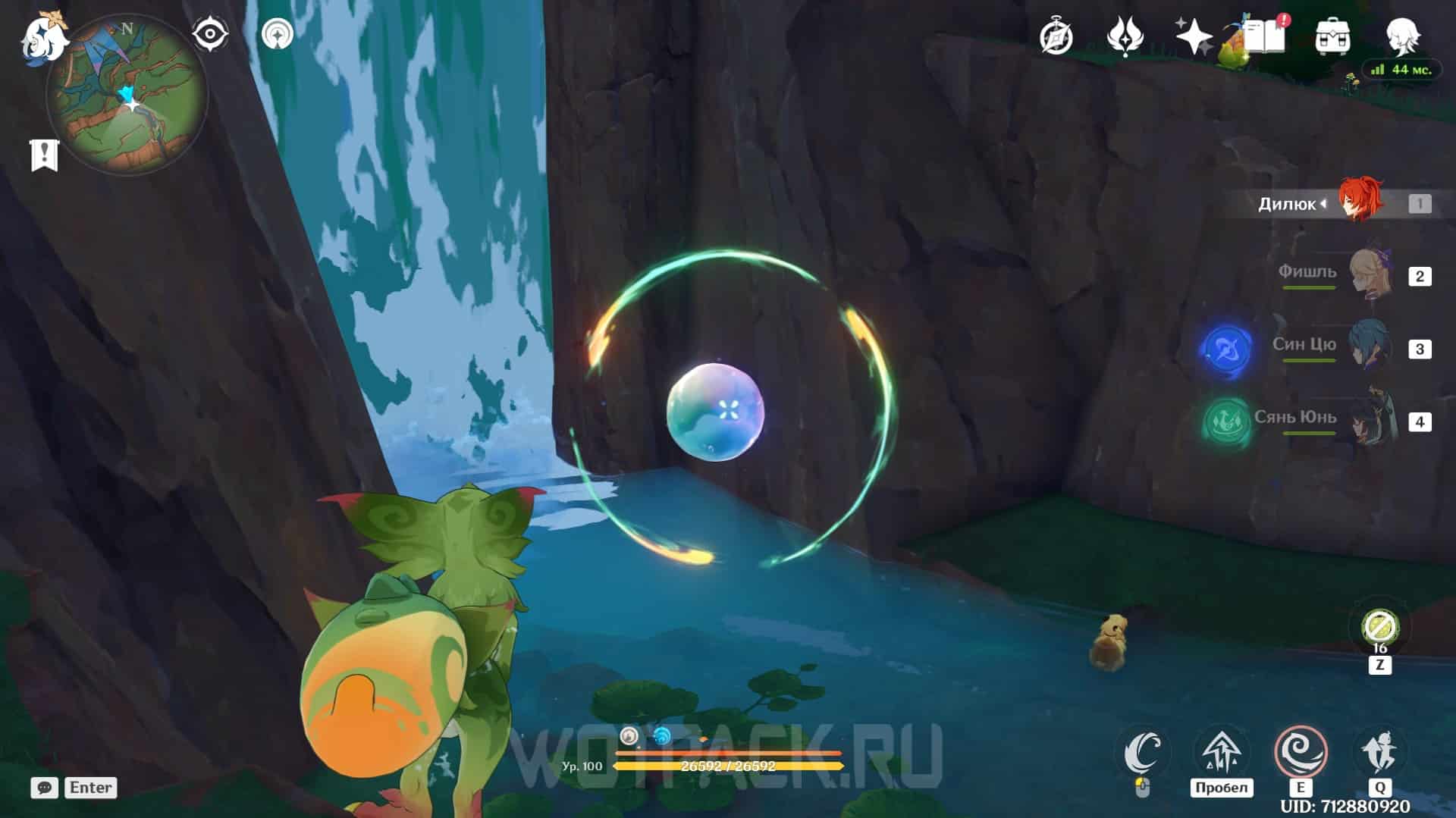Open the circular minimap
The height and width of the screenshot is (818, 1456).
[127, 96]
